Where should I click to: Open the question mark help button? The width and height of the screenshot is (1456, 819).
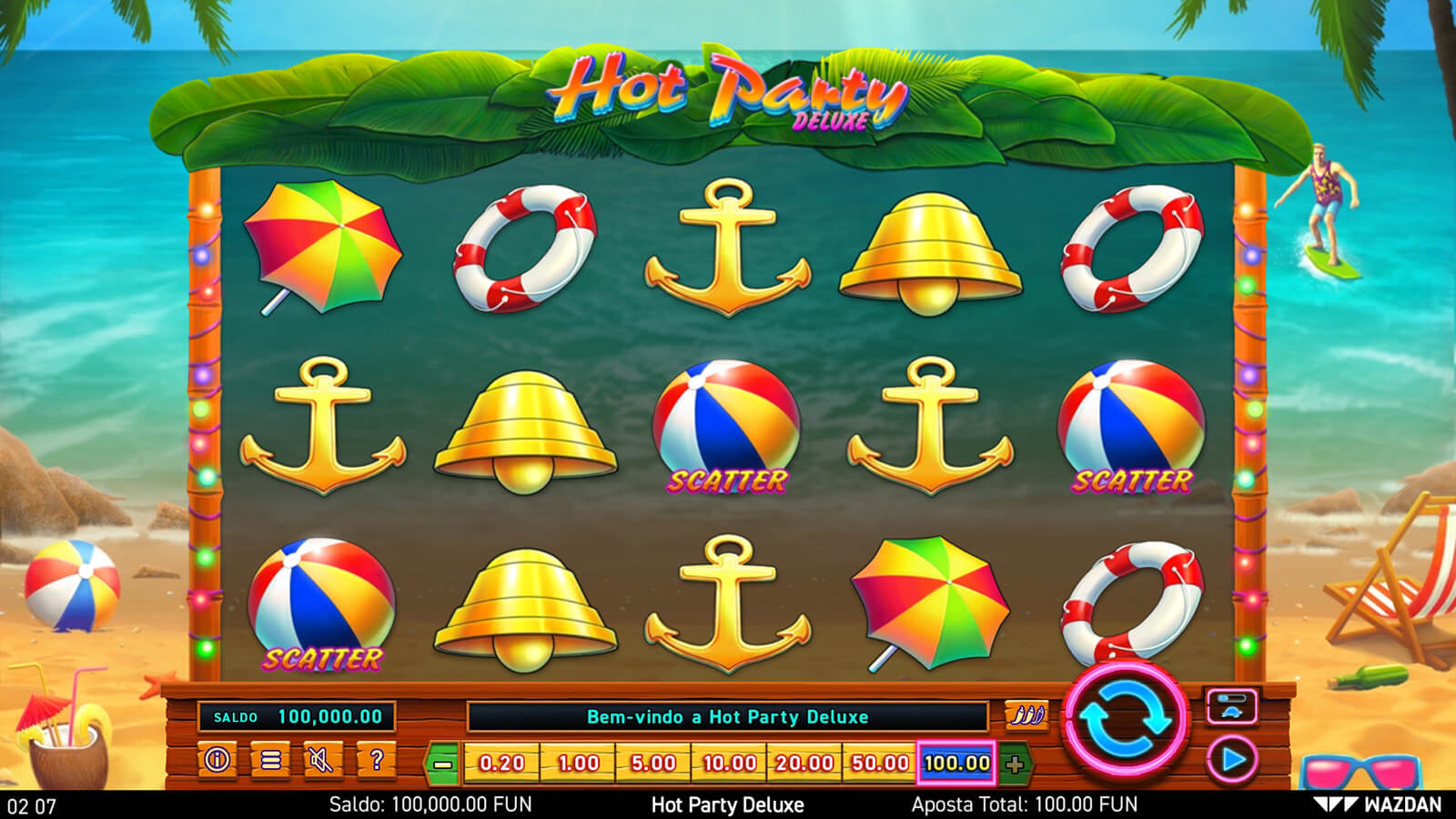(x=376, y=760)
